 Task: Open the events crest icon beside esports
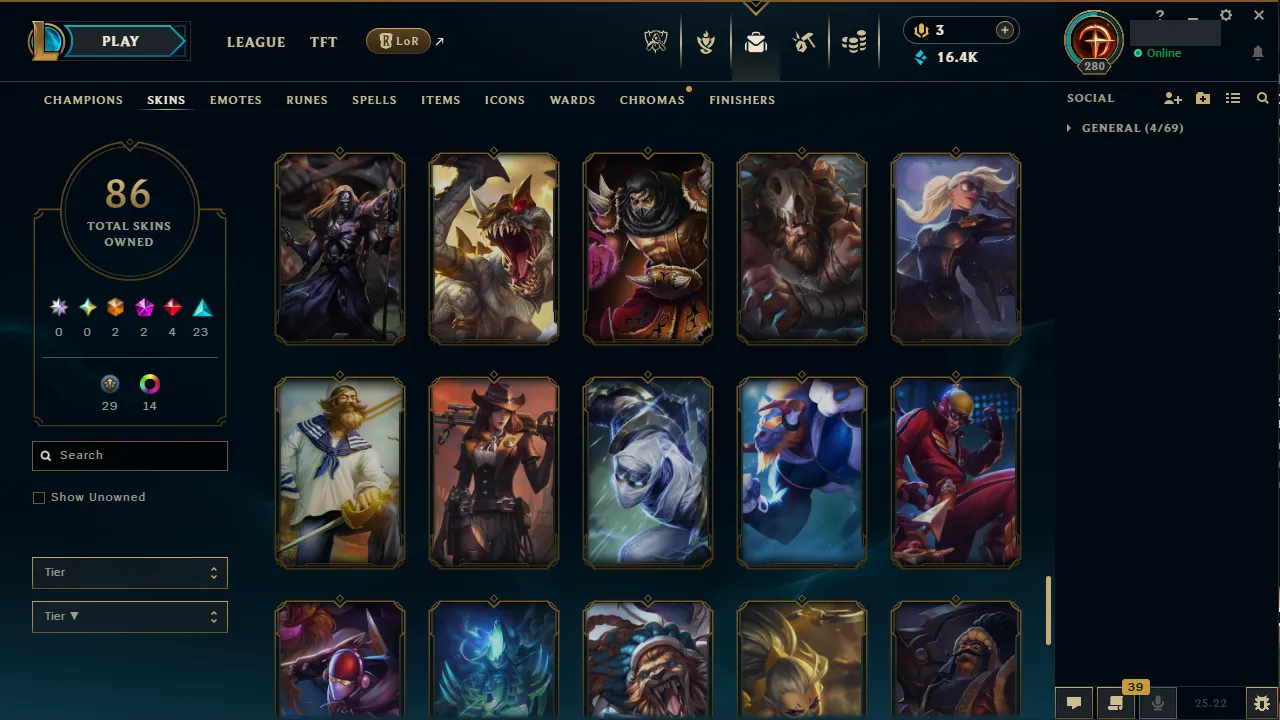tap(706, 41)
